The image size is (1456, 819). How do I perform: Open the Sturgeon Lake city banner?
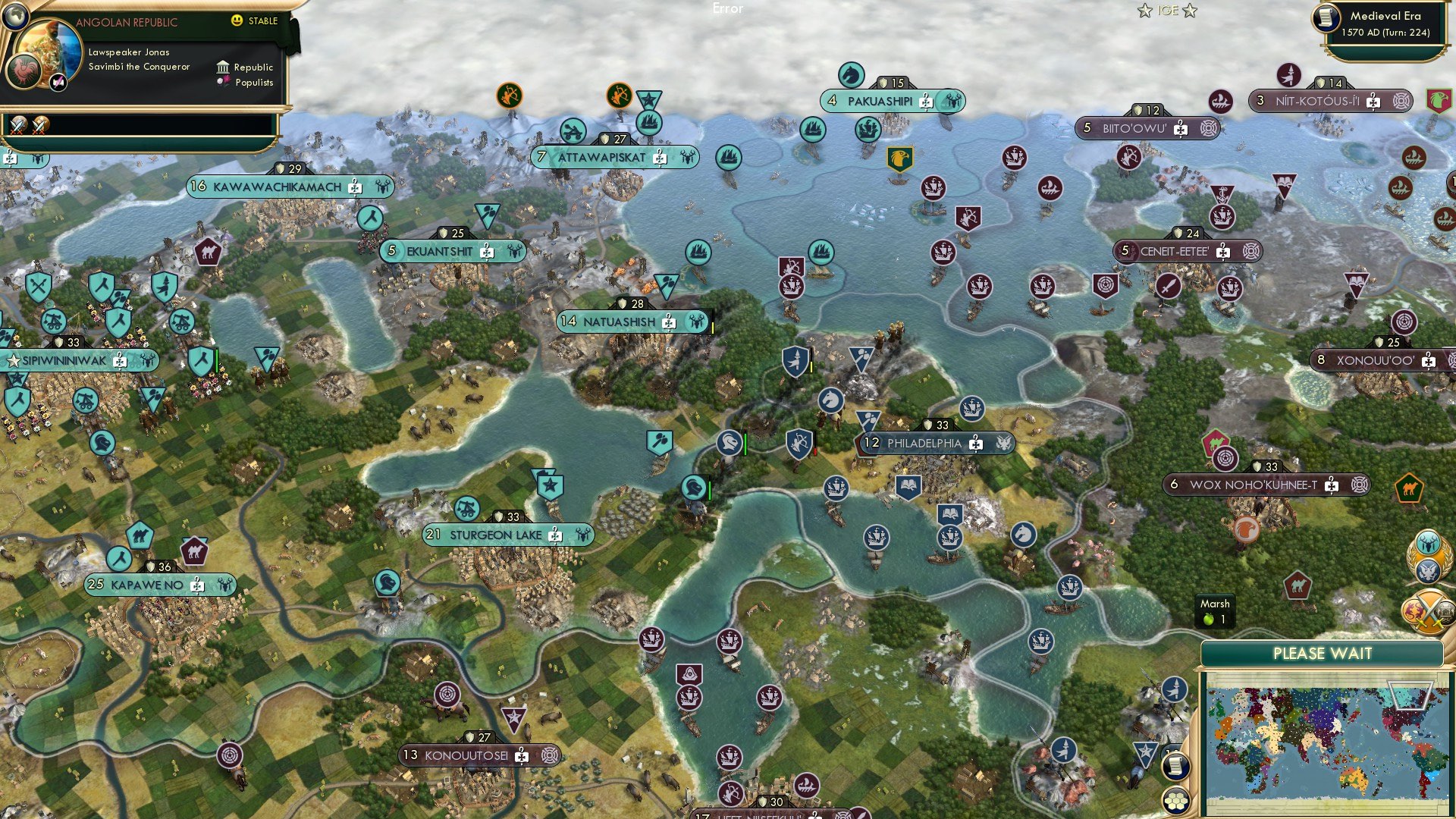click(496, 535)
